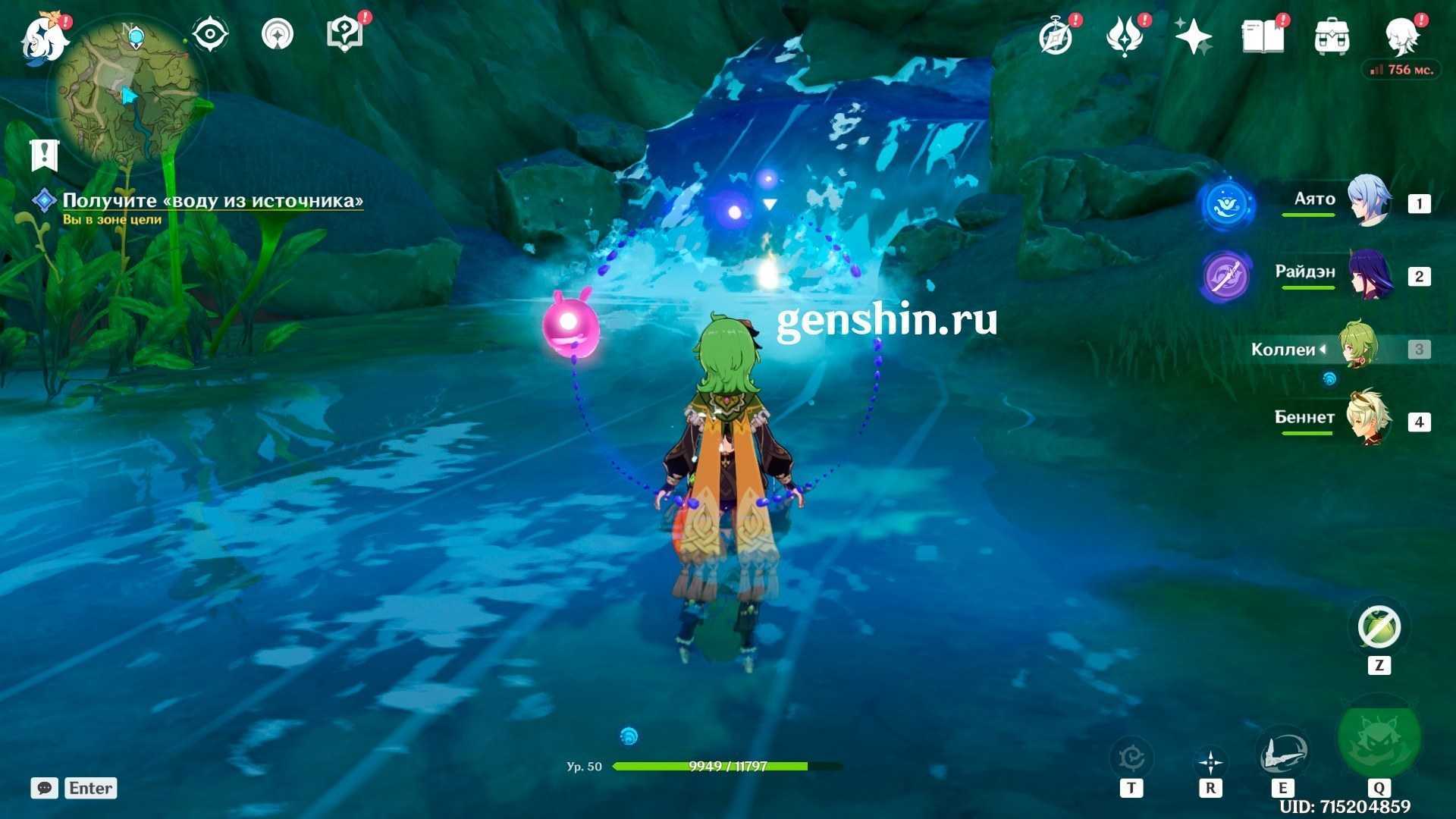Open the chat speech bubble
The height and width of the screenshot is (819, 1456).
pos(45,788)
